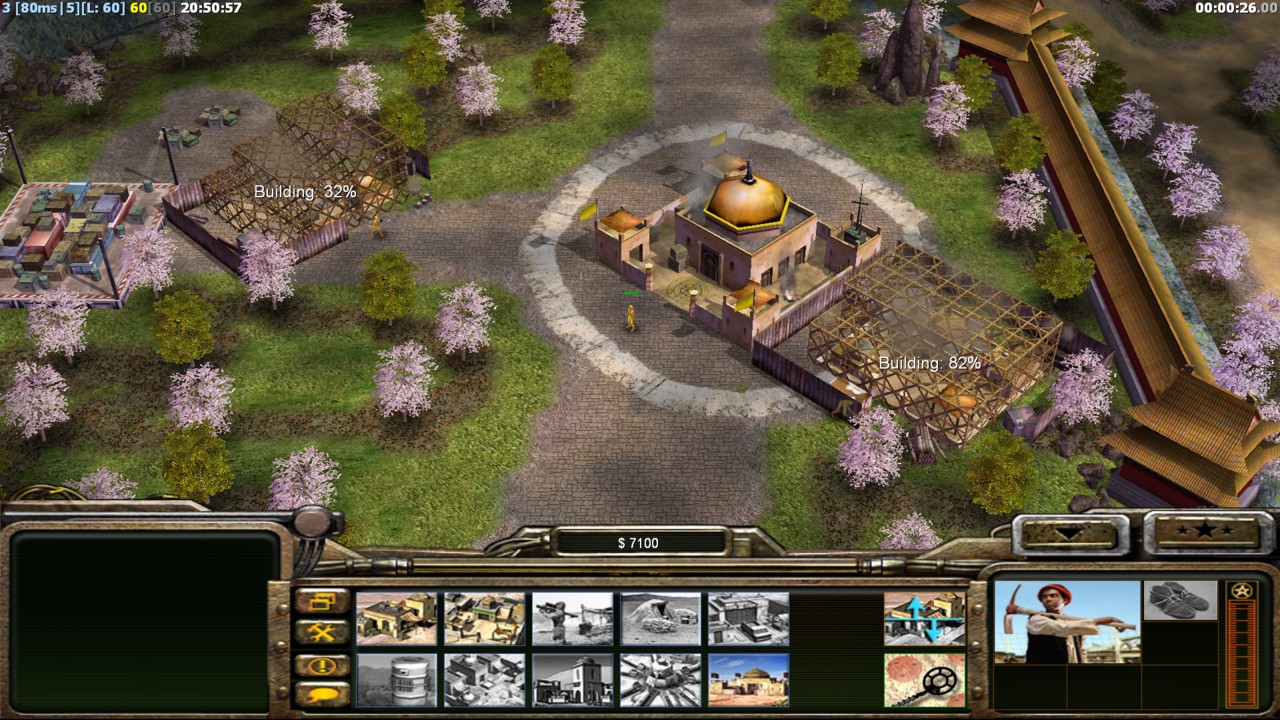Image resolution: width=1280 pixels, height=720 pixels.
Task: Choose the Stinger Site soldier icon
Action: click(x=572, y=619)
